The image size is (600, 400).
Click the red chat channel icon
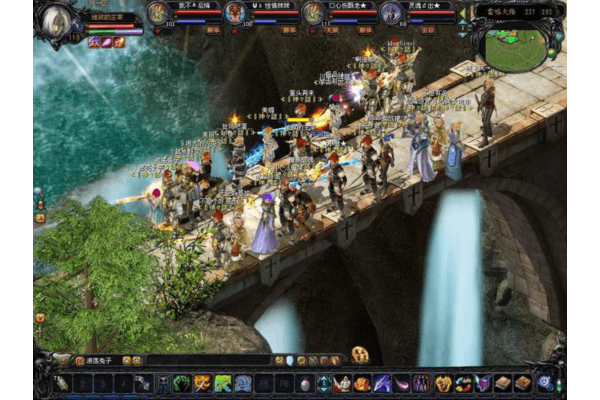click(x=80, y=360)
